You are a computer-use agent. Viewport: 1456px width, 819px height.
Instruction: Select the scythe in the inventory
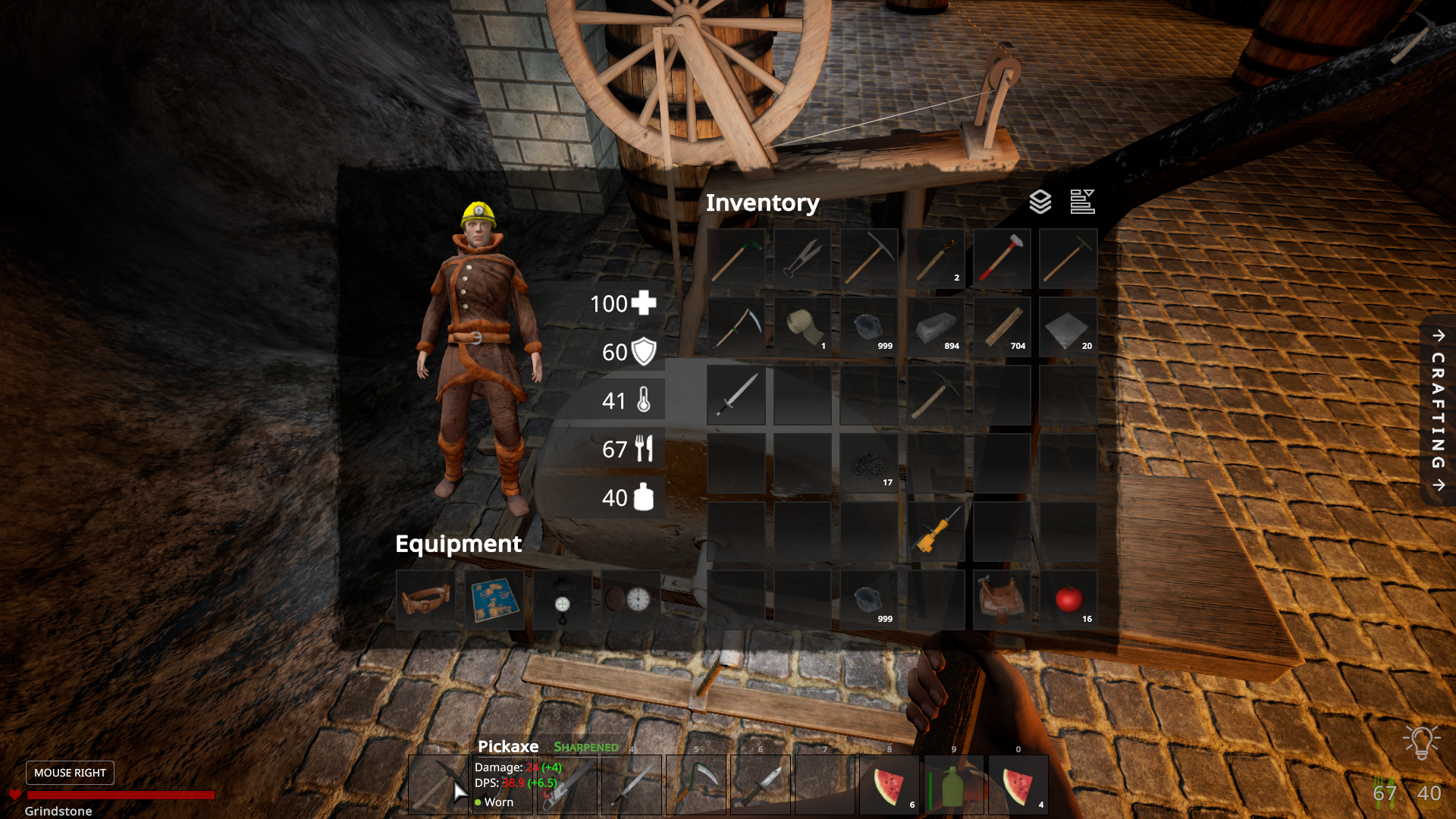(x=736, y=327)
